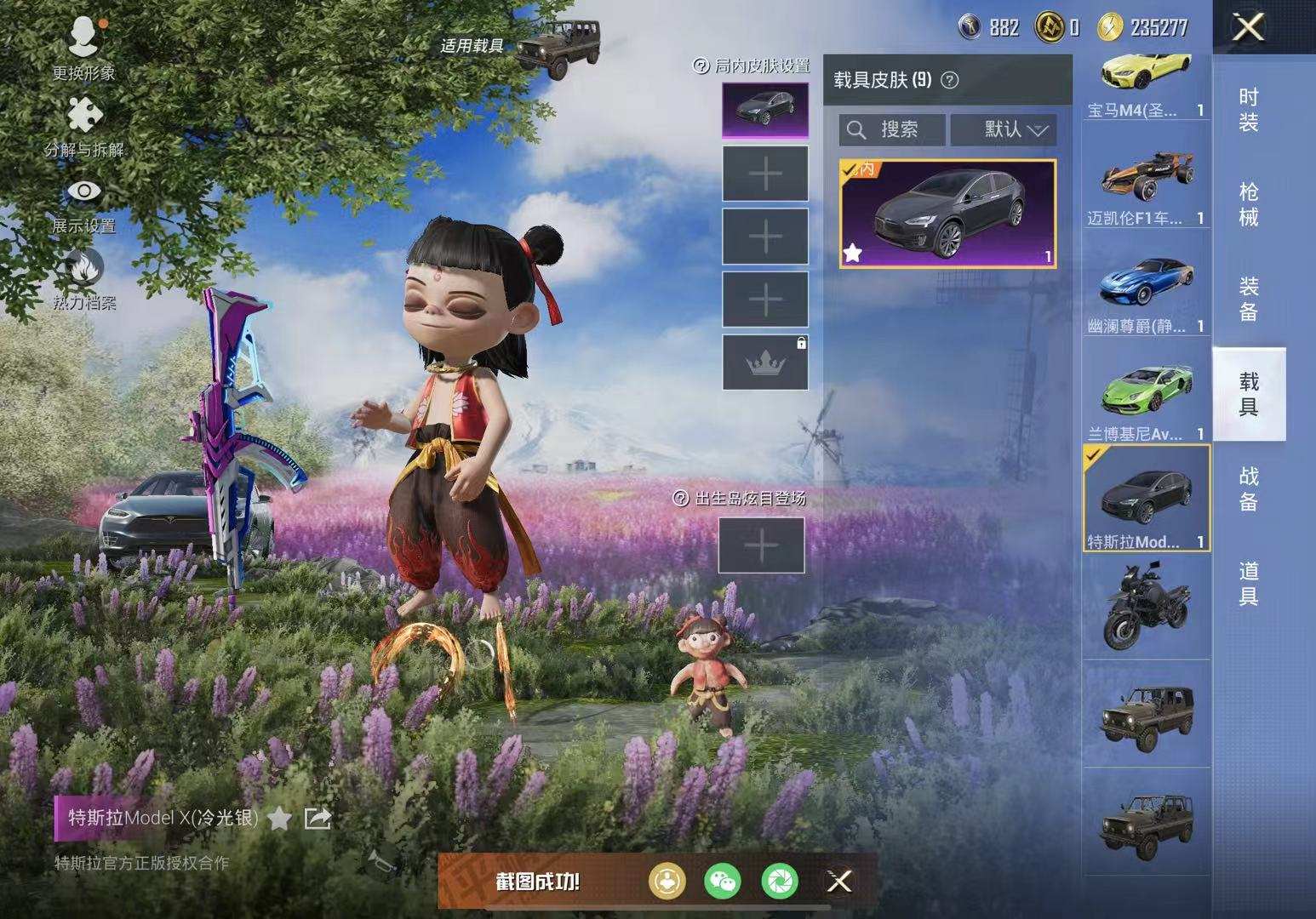Add a 出生岛炫目登场 entrance effect
The image size is (1316, 919).
point(761,545)
